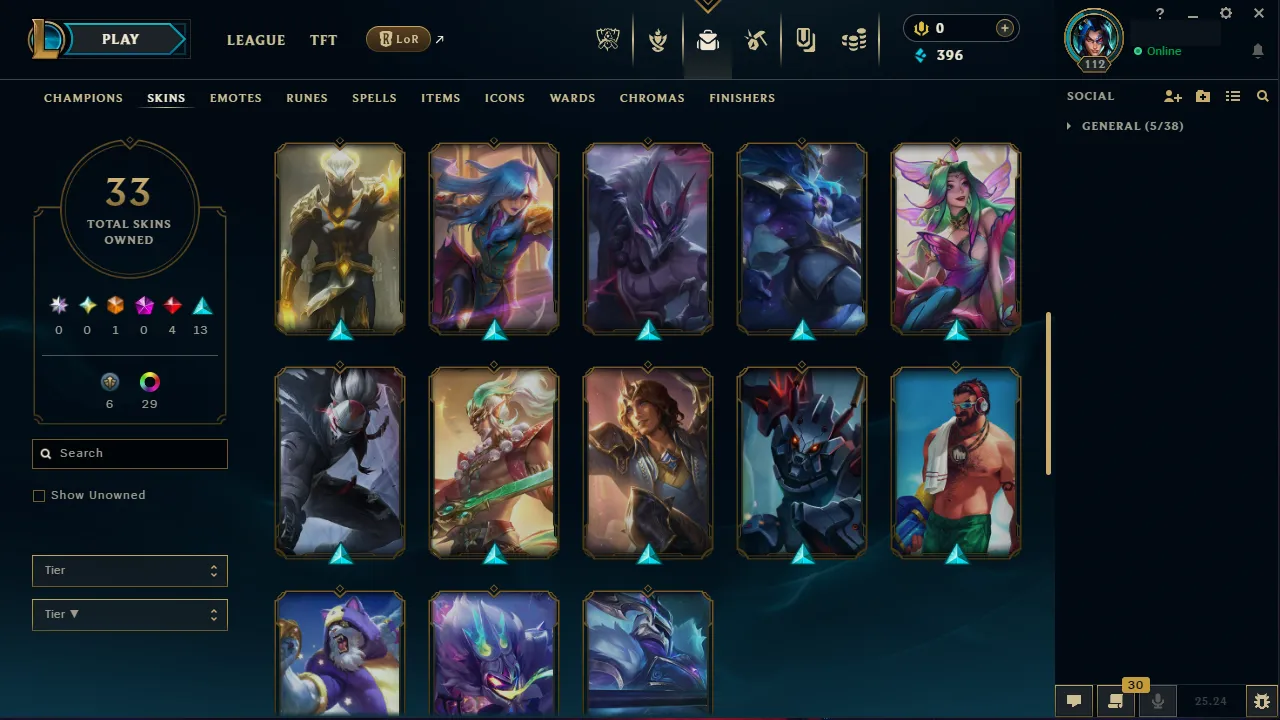
Task: Open the Your Shop bag icon
Action: click(x=805, y=40)
